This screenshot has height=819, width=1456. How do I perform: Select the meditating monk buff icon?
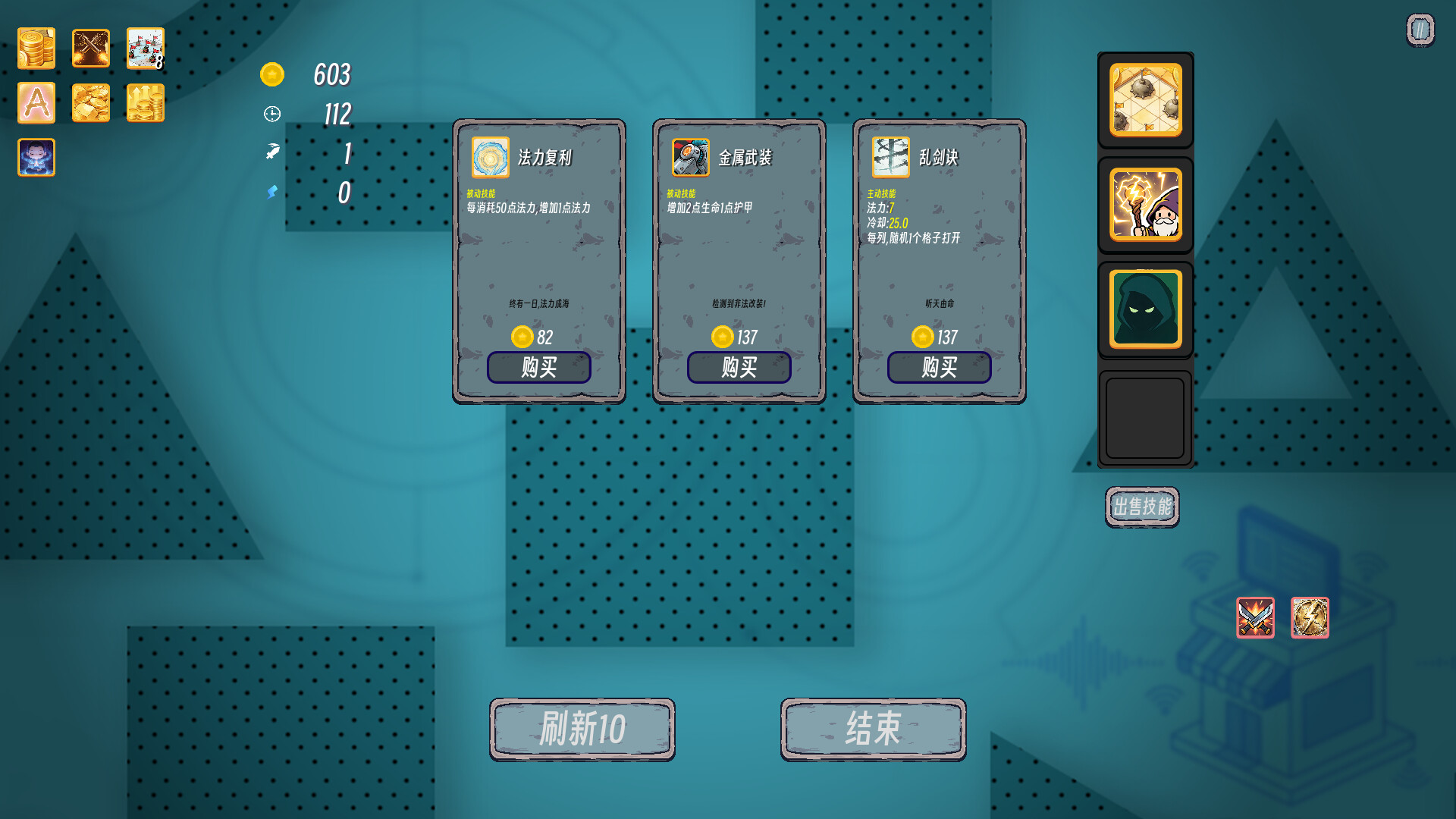pos(36,157)
